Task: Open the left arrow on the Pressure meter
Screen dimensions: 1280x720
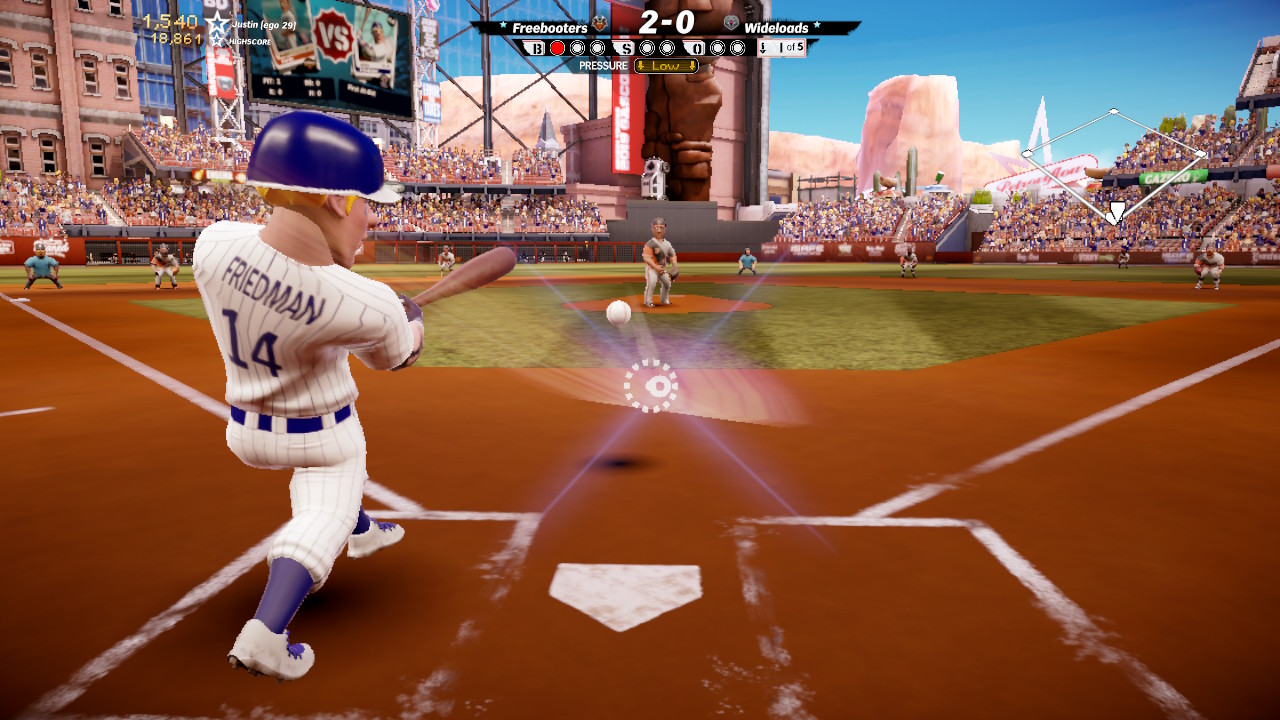Action: click(x=643, y=65)
